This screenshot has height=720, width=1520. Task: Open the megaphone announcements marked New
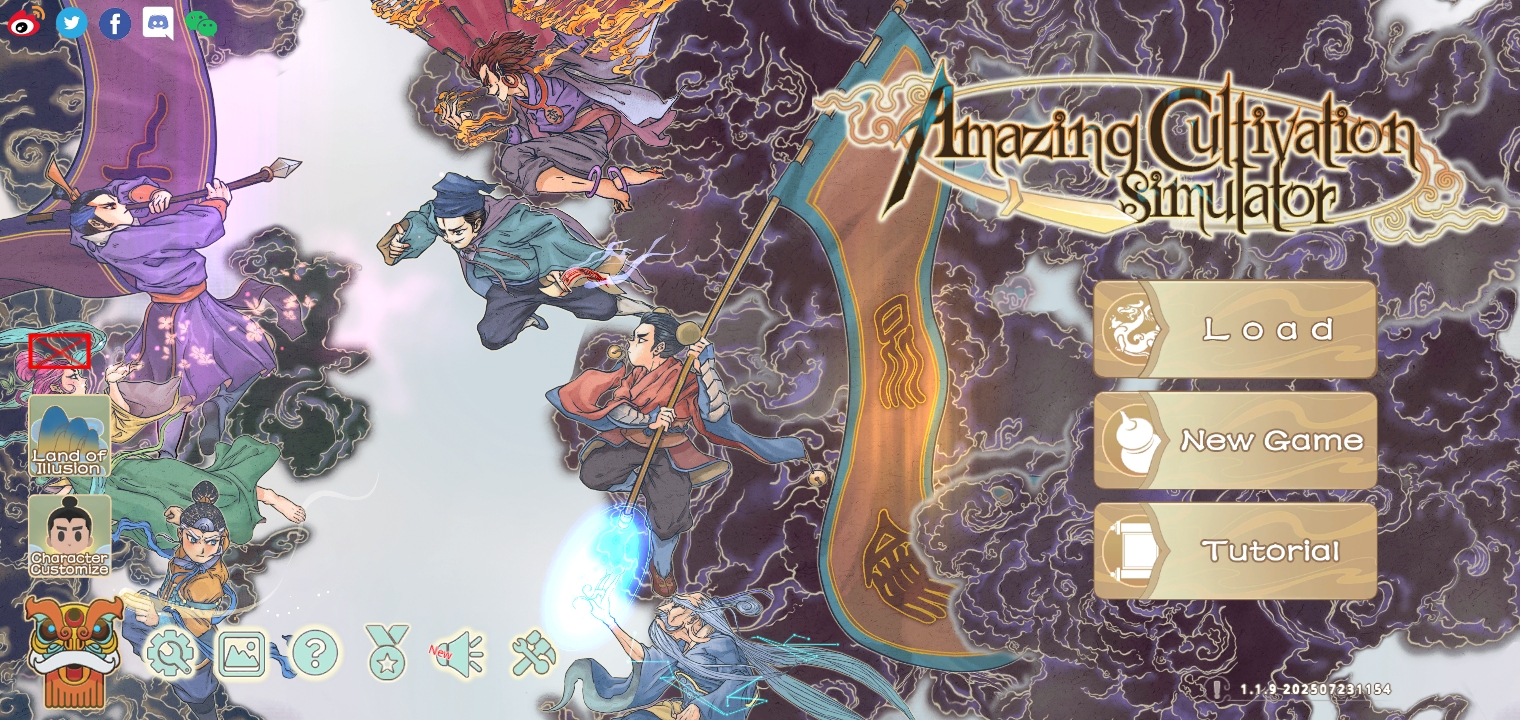pyautogui.click(x=460, y=654)
